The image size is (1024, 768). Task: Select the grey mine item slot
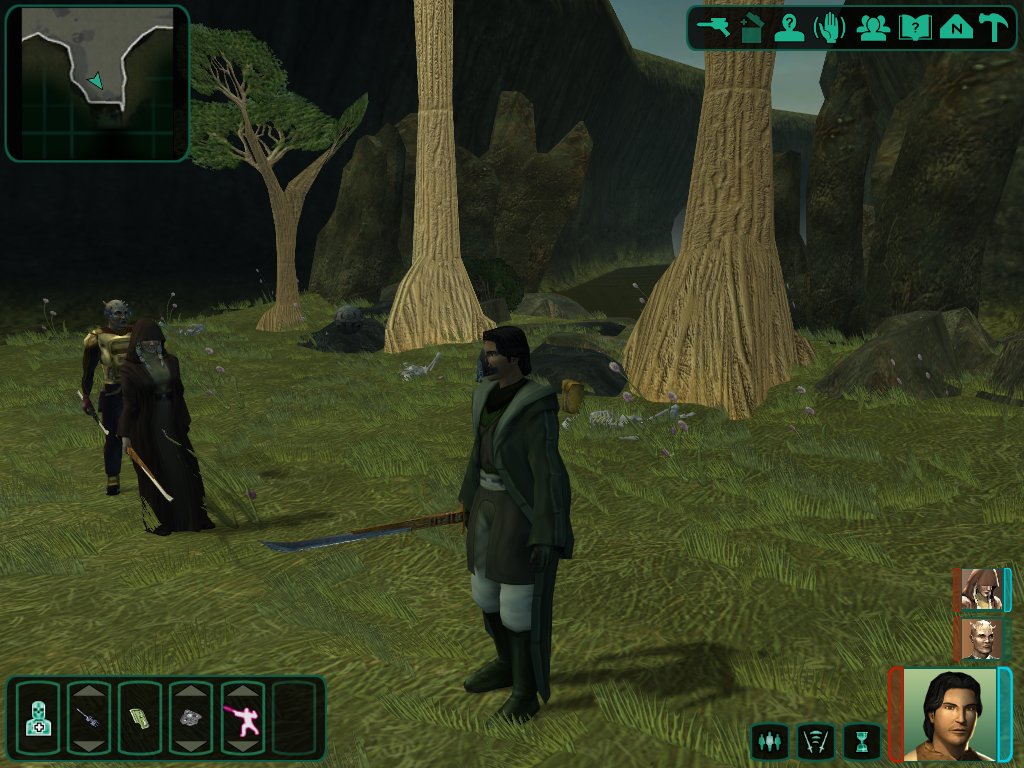(x=191, y=718)
